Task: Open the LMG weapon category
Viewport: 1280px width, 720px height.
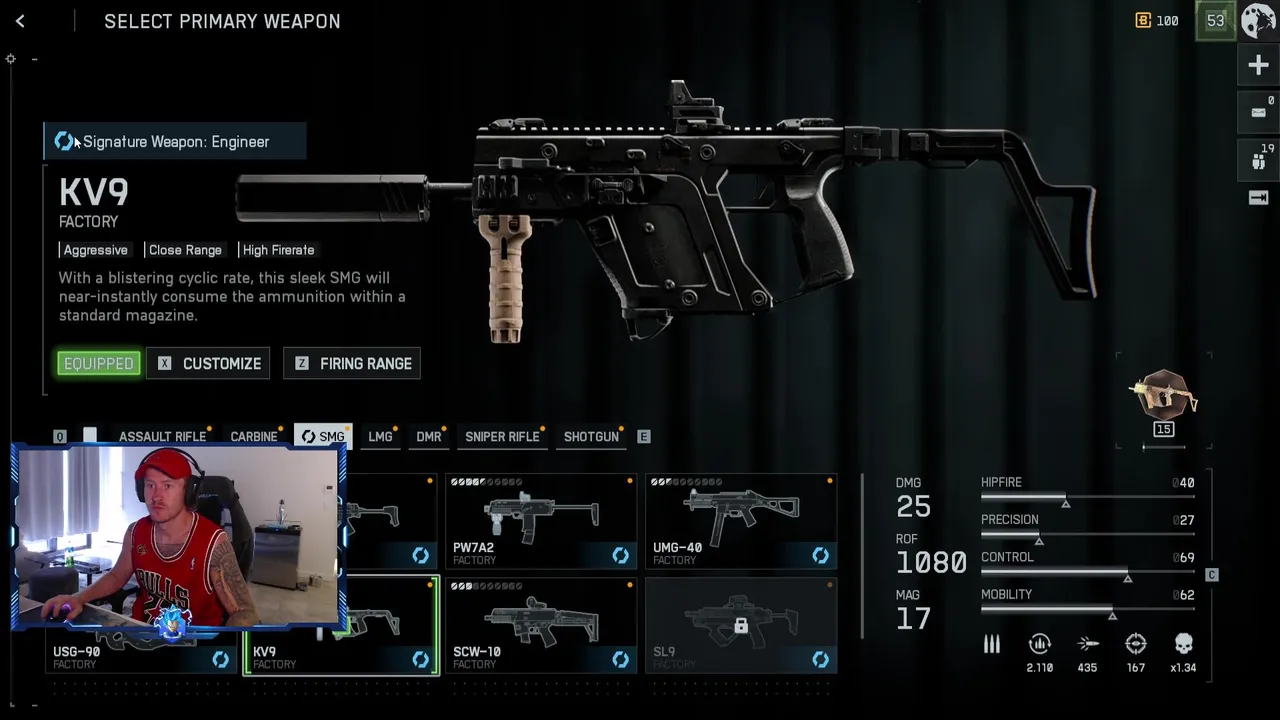Action: tap(380, 437)
